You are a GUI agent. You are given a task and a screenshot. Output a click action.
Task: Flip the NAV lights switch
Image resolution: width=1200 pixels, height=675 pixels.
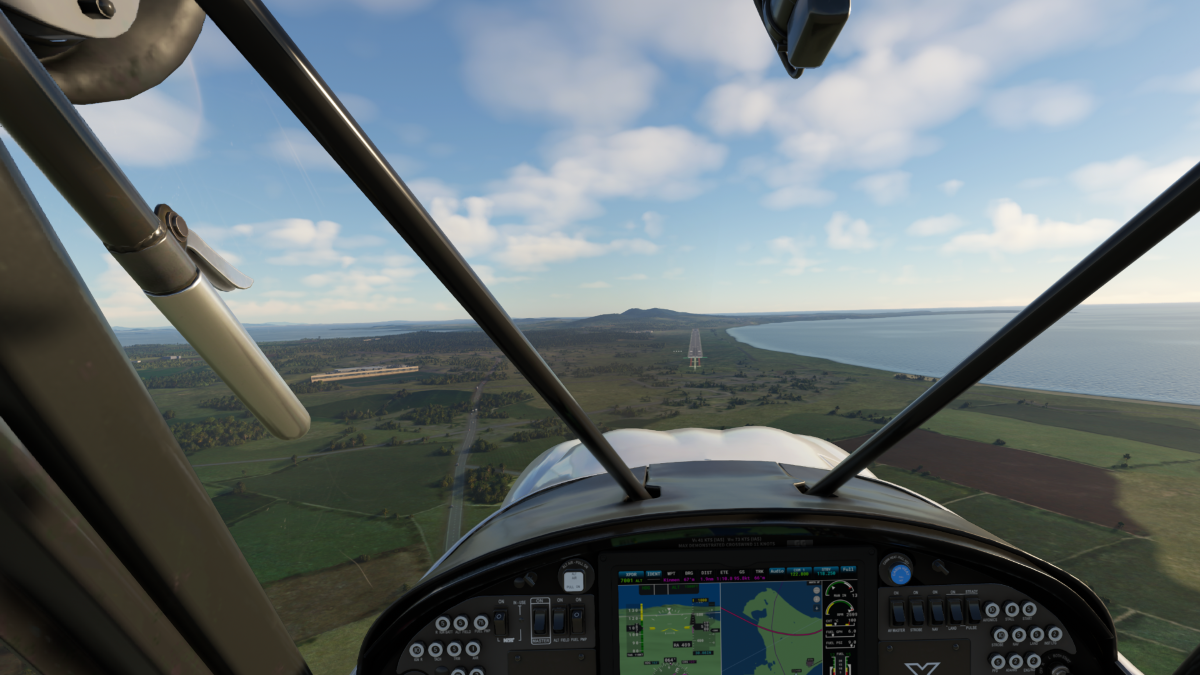[x=936, y=612]
